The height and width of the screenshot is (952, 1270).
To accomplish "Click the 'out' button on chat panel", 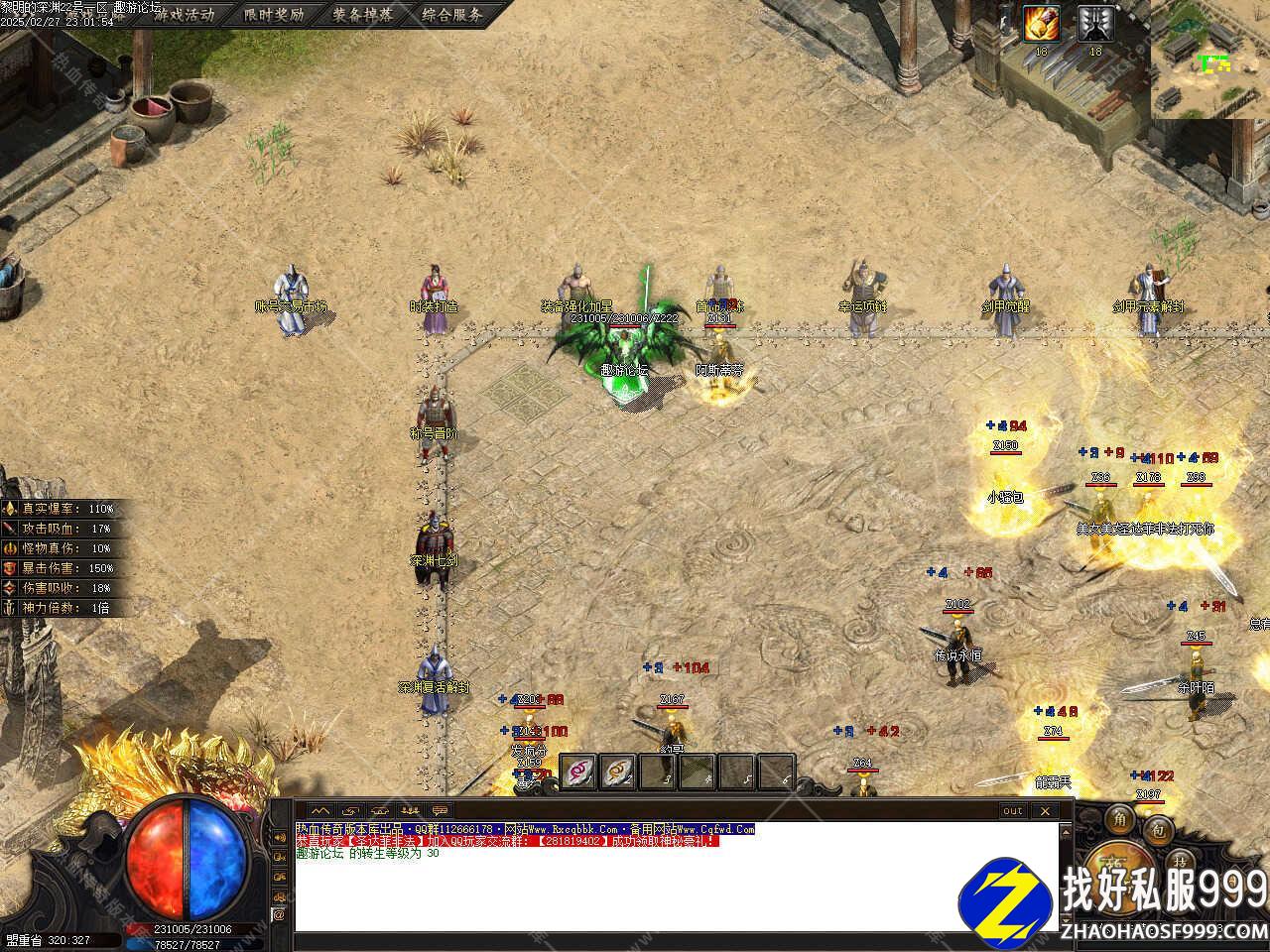I will [1012, 811].
